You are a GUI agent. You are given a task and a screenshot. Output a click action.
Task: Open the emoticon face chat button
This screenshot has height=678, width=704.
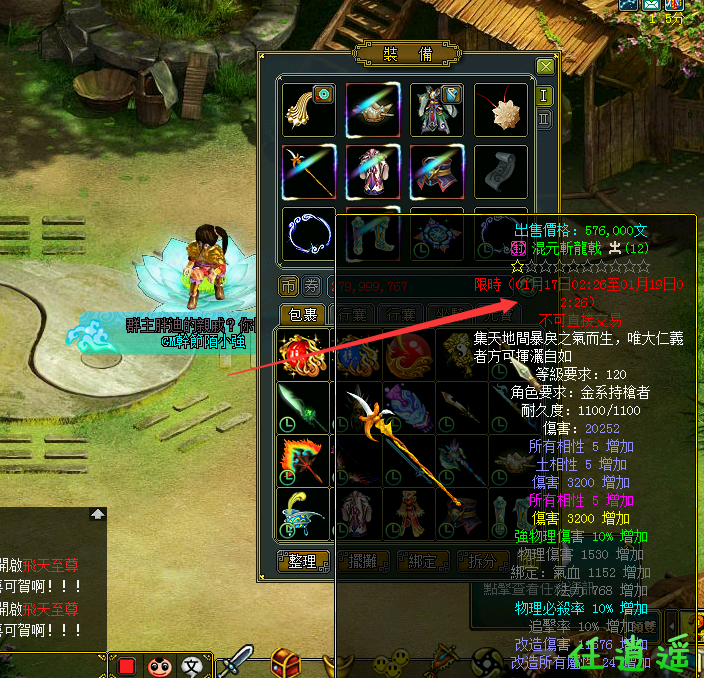pyautogui.click(x=160, y=665)
